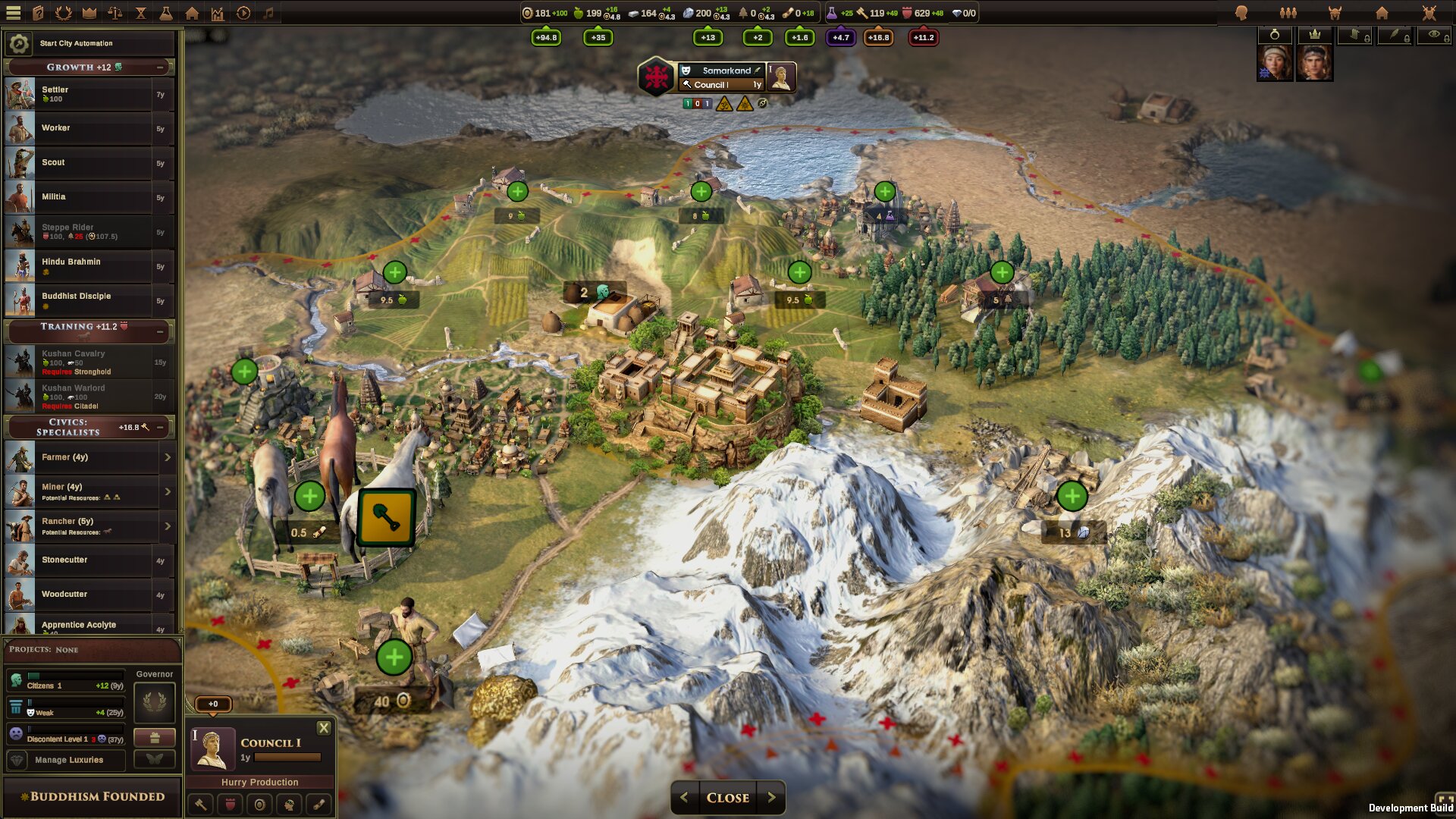The width and height of the screenshot is (1456, 819).
Task: Close the Council I production panel
Action: [x=324, y=728]
